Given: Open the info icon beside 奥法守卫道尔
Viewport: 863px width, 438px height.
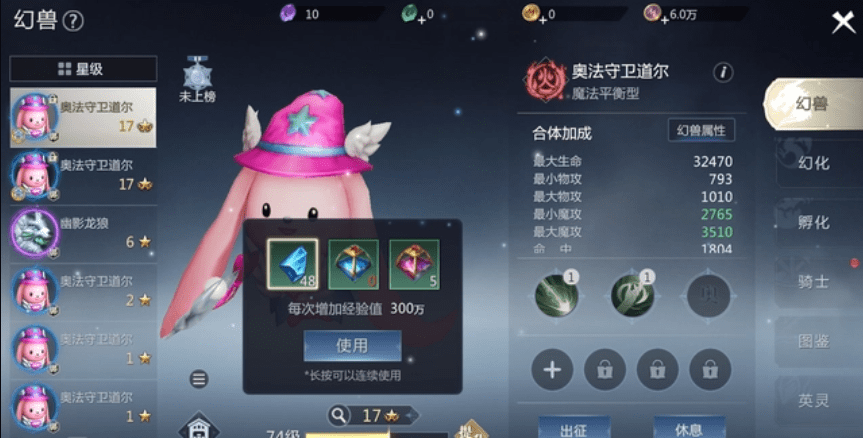Looking at the screenshot, I should pyautogui.click(x=722, y=72).
